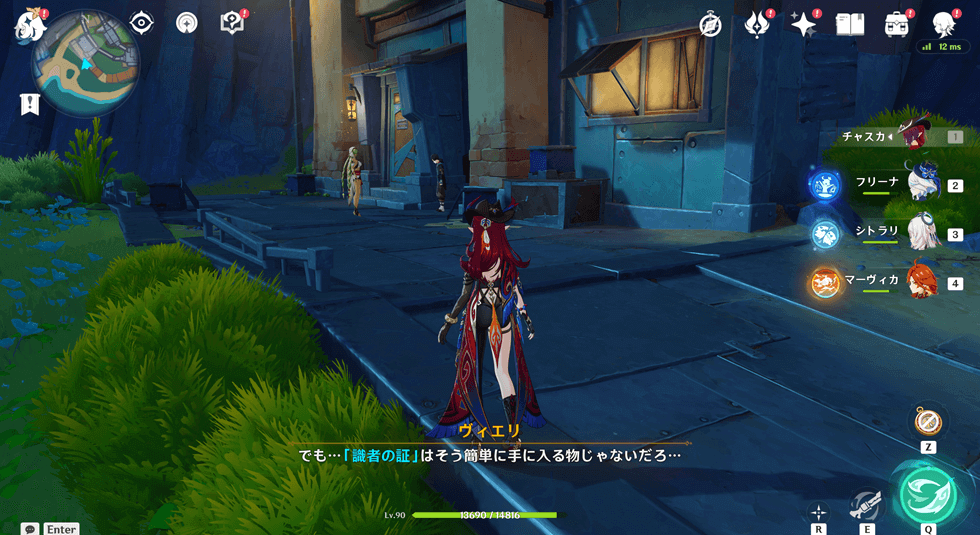The image size is (980, 535).
Task: Open the Paimon main menu icon
Action: click(26, 25)
